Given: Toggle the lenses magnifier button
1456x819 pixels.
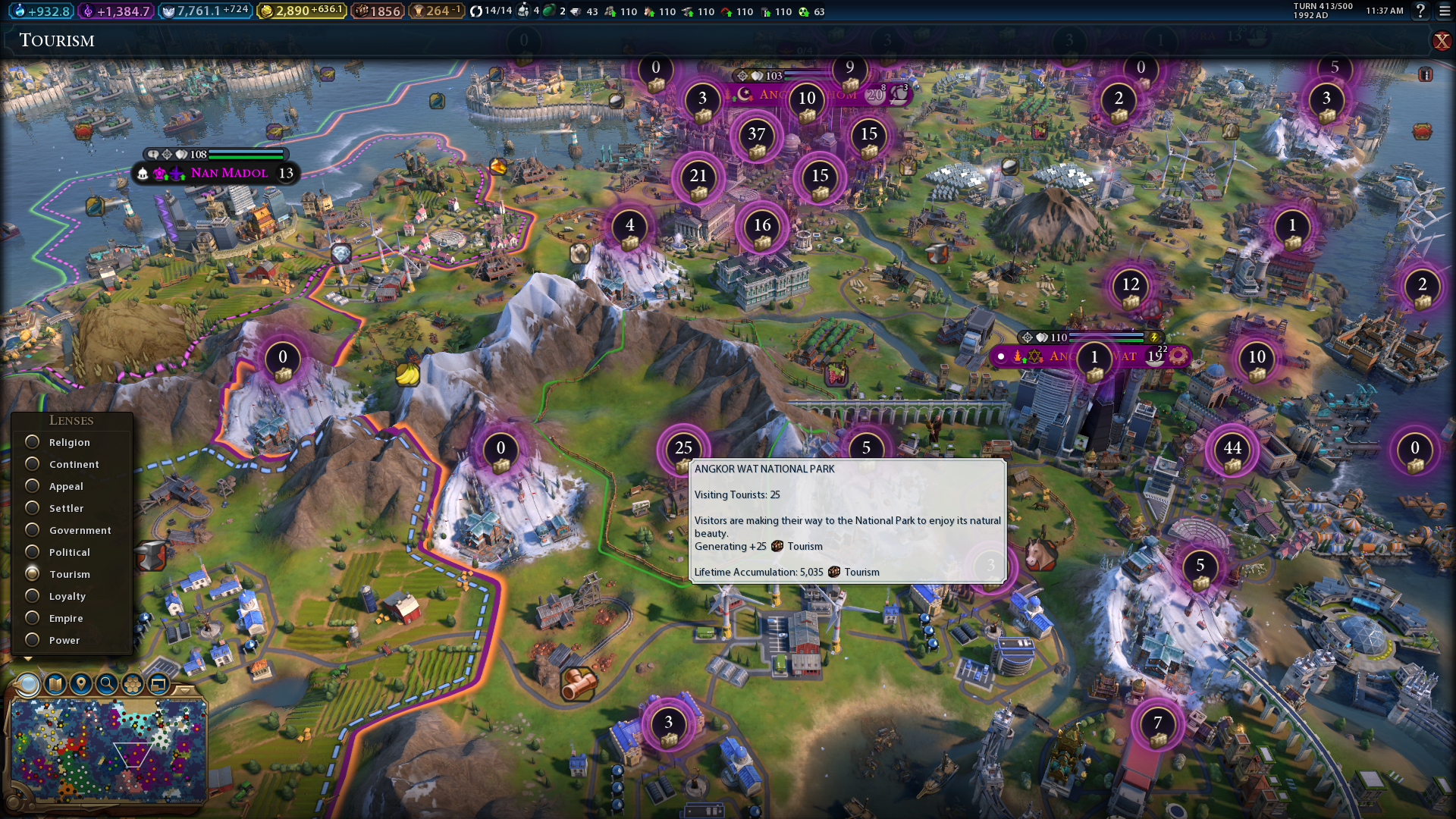Looking at the screenshot, I should pos(28,684).
